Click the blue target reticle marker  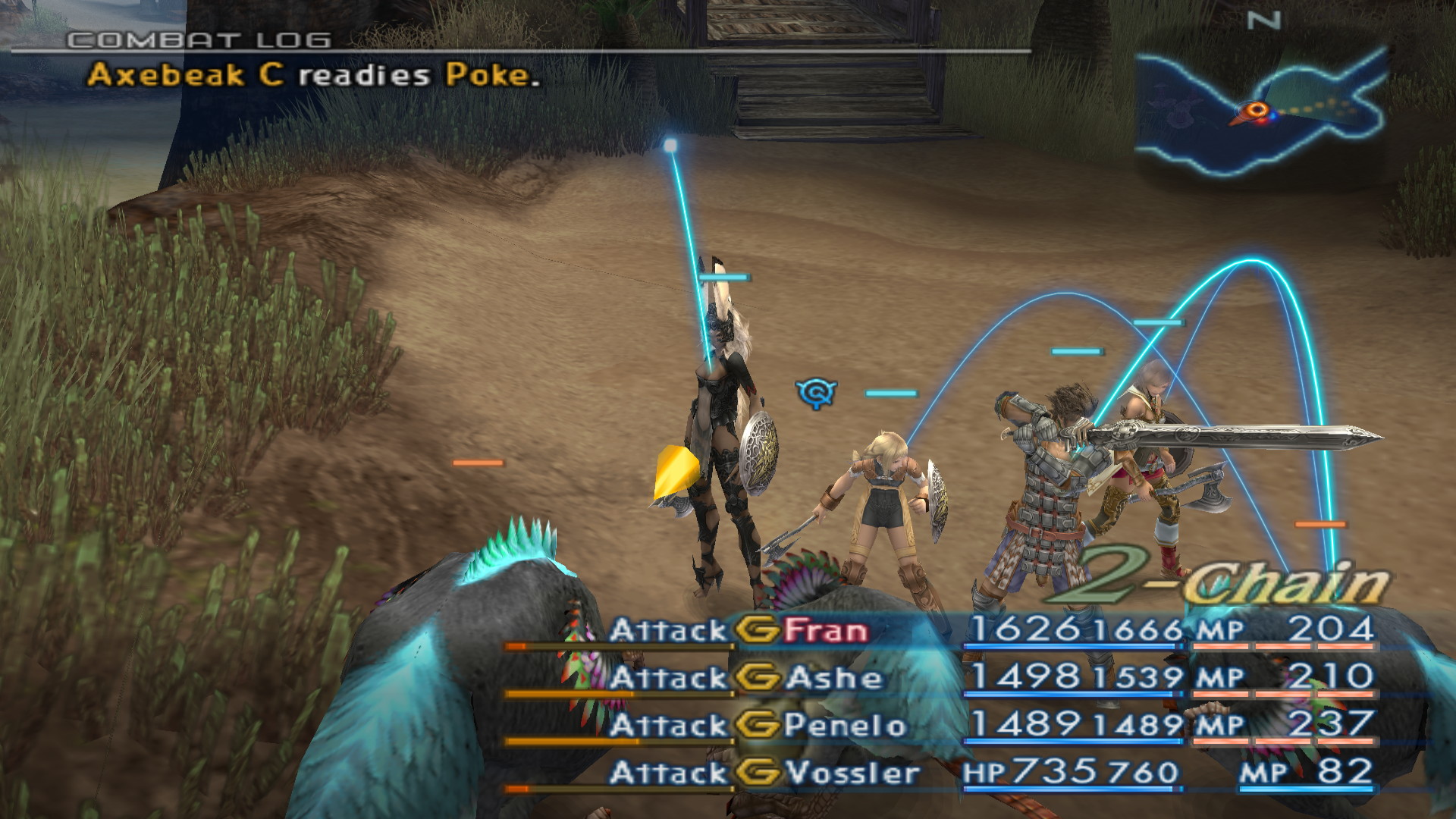tap(816, 393)
